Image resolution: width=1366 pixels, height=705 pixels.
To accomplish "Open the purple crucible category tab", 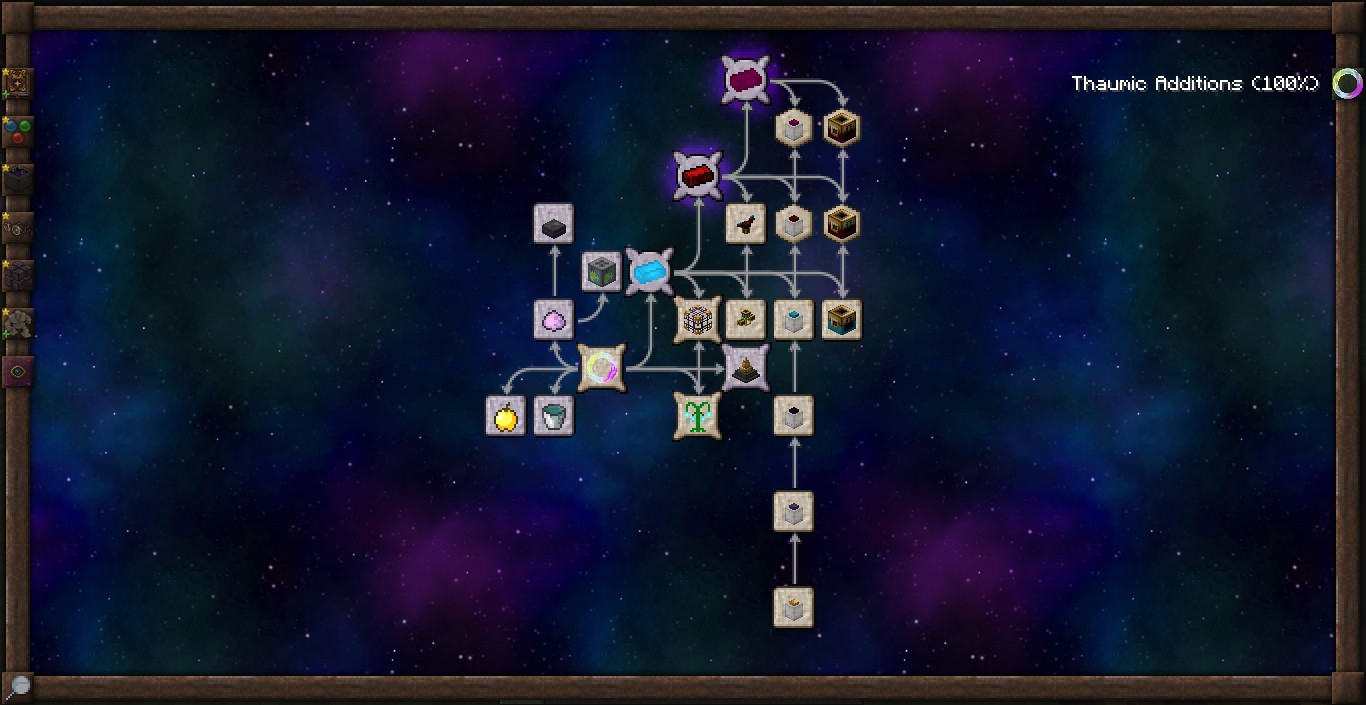I will pos(18,179).
